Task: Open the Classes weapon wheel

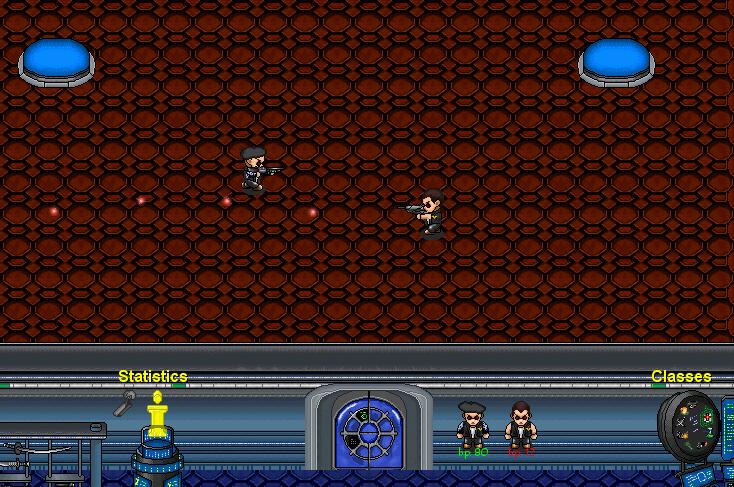Action: click(x=690, y=425)
